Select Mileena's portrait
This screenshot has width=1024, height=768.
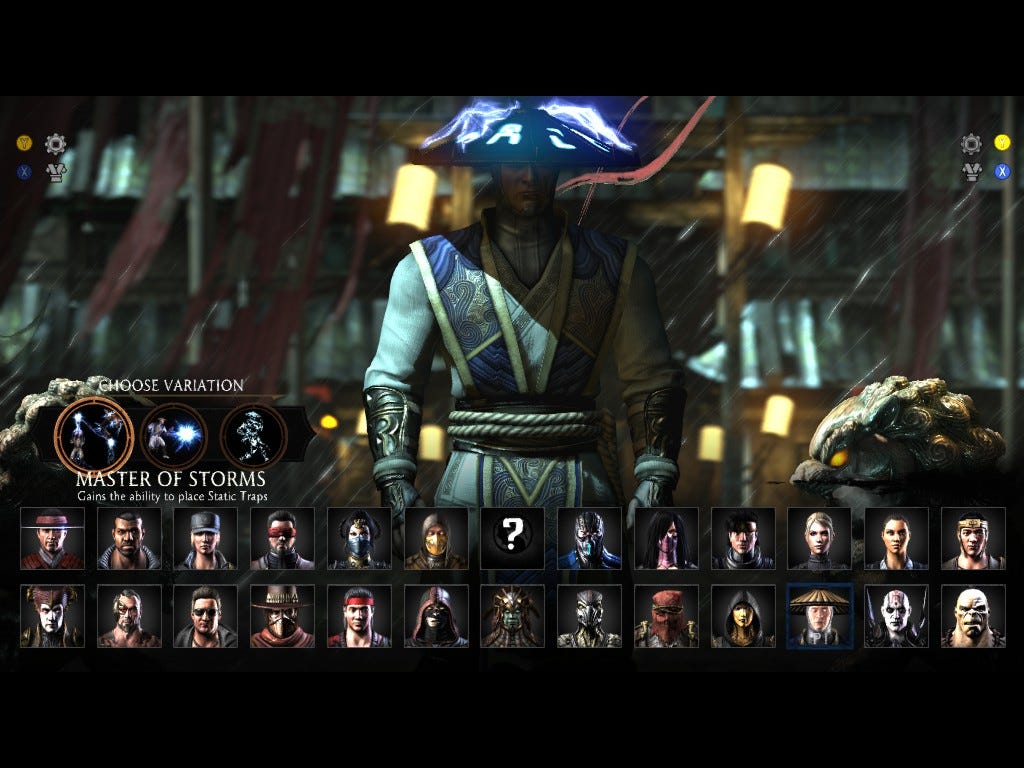[x=666, y=539]
